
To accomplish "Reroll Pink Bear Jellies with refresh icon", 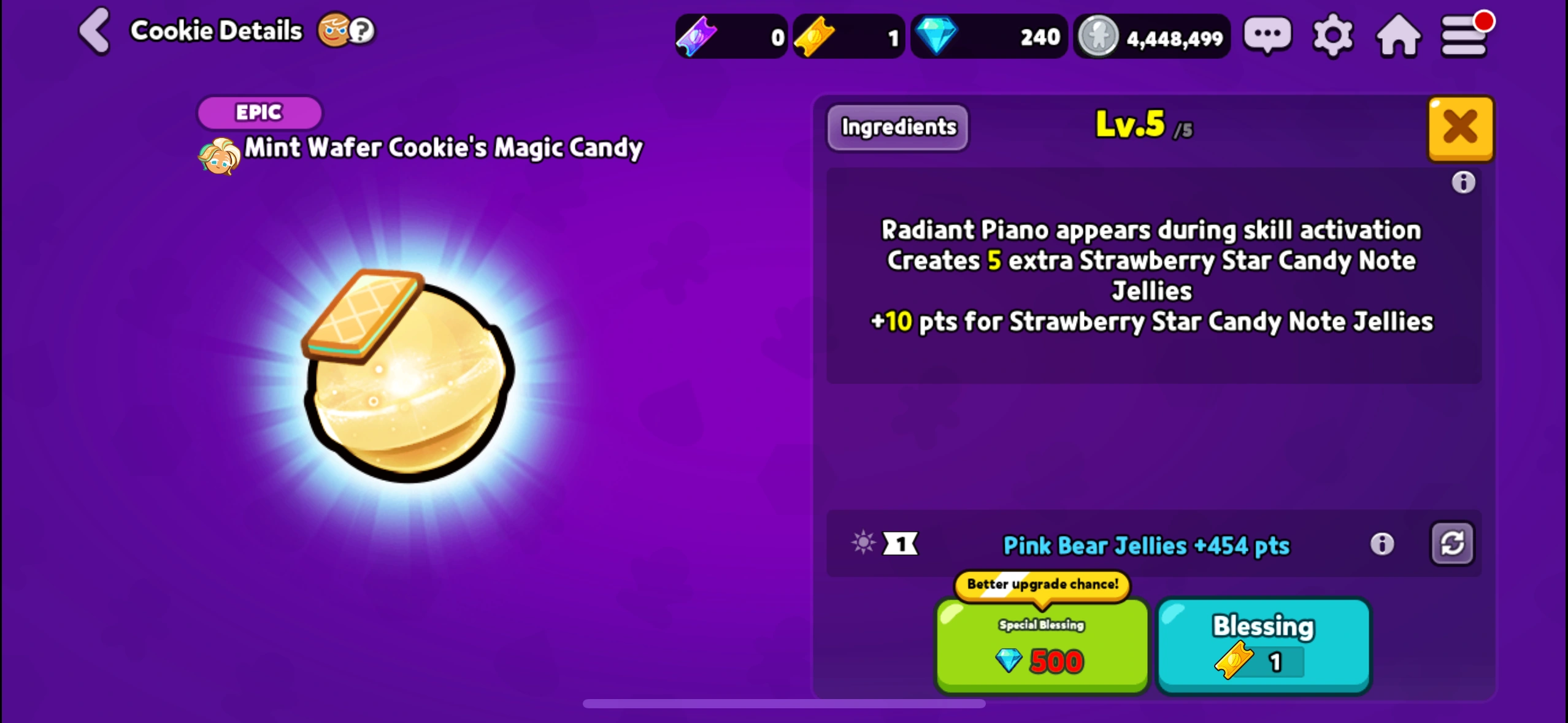I will pyautogui.click(x=1452, y=543).
